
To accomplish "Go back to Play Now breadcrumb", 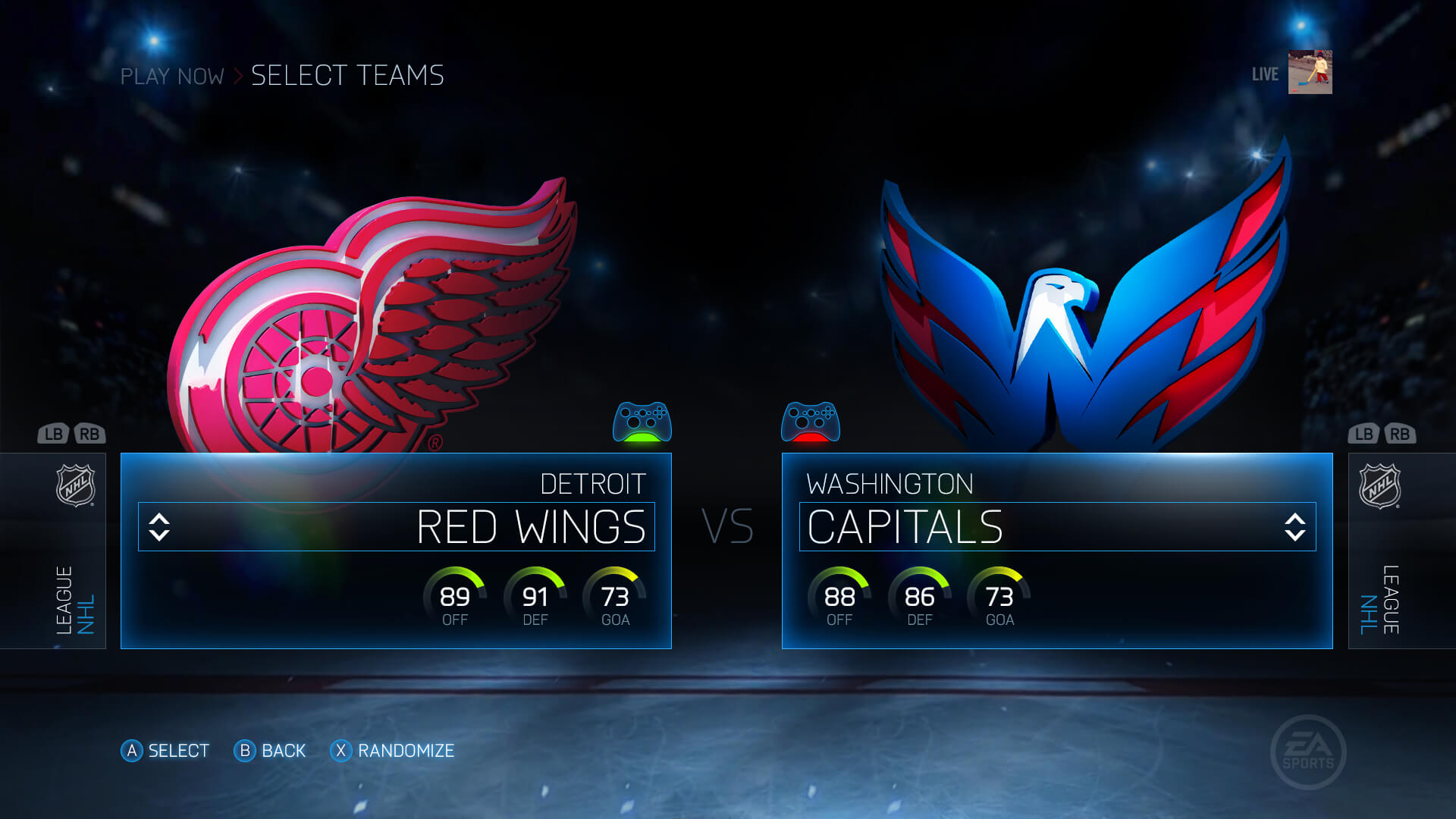I will (x=172, y=76).
